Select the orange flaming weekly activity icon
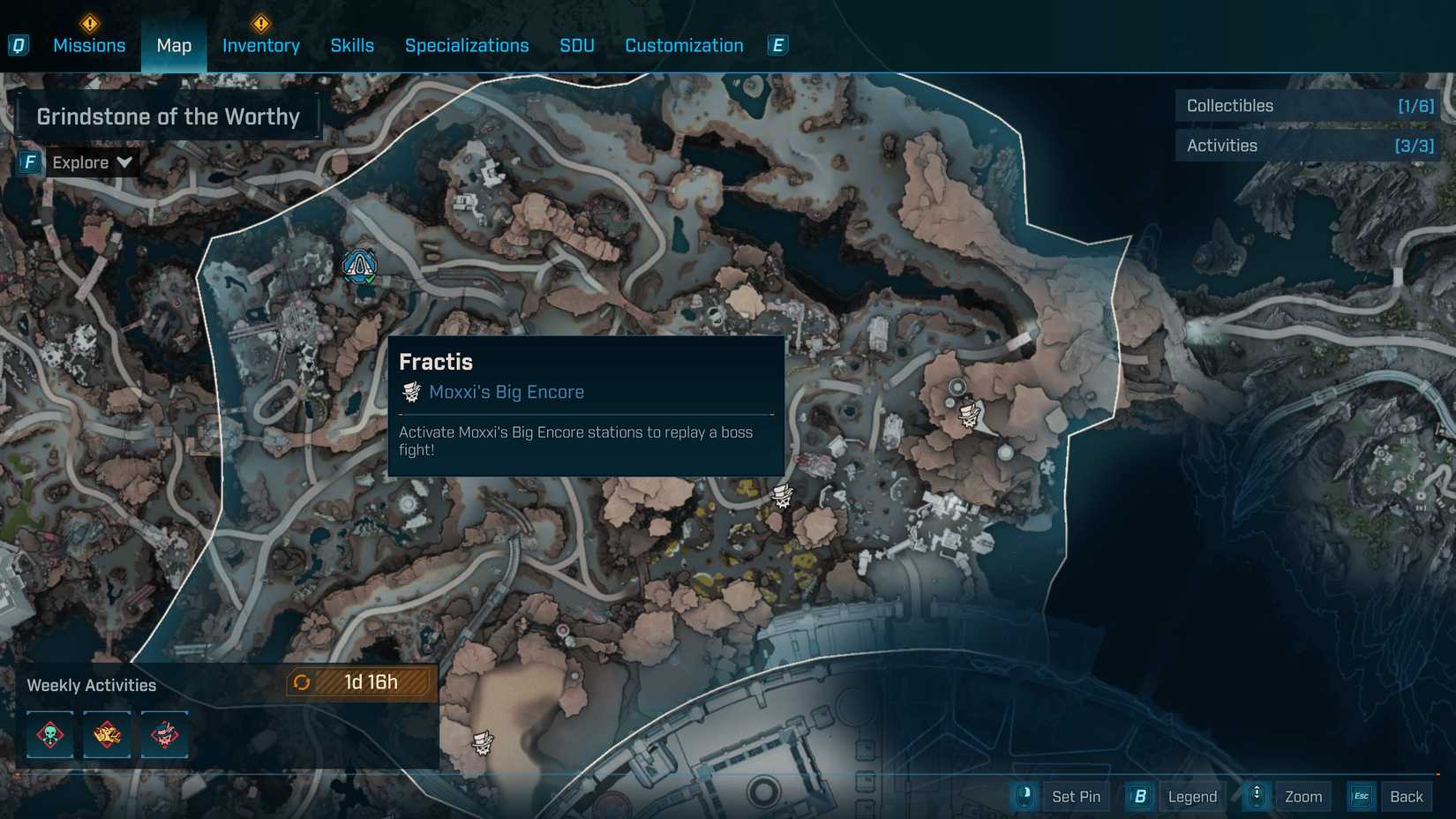 [x=107, y=734]
